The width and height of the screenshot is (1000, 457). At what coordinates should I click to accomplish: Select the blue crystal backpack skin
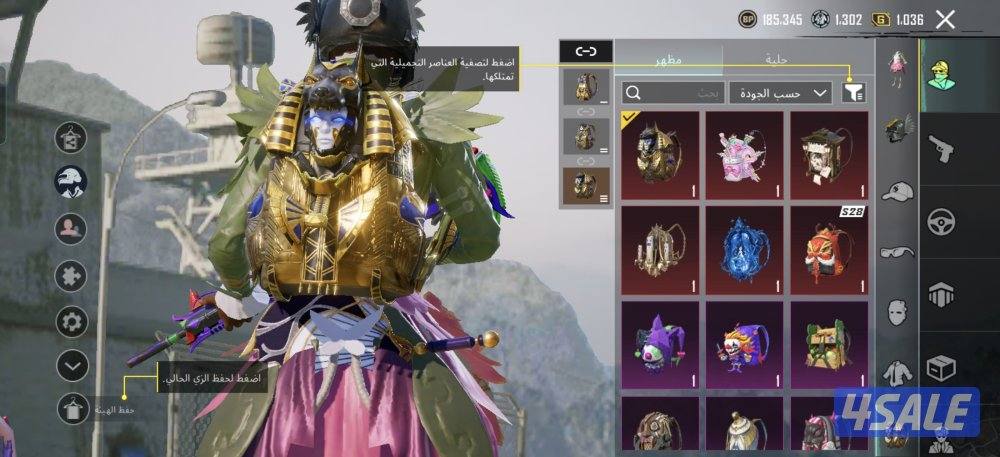coord(744,245)
